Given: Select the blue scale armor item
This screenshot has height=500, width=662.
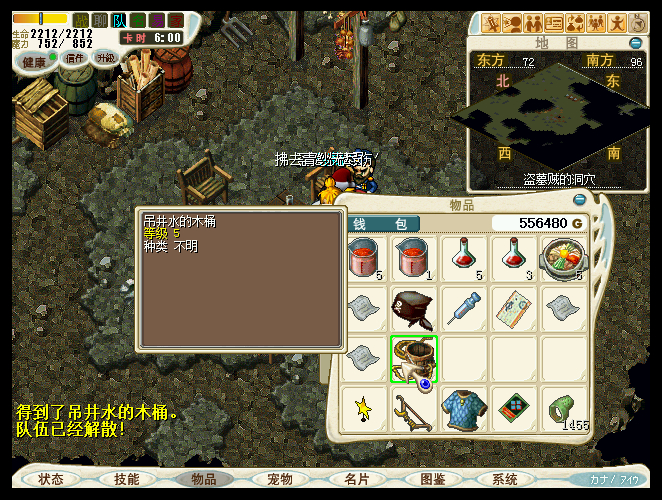Looking at the screenshot, I should (464, 408).
